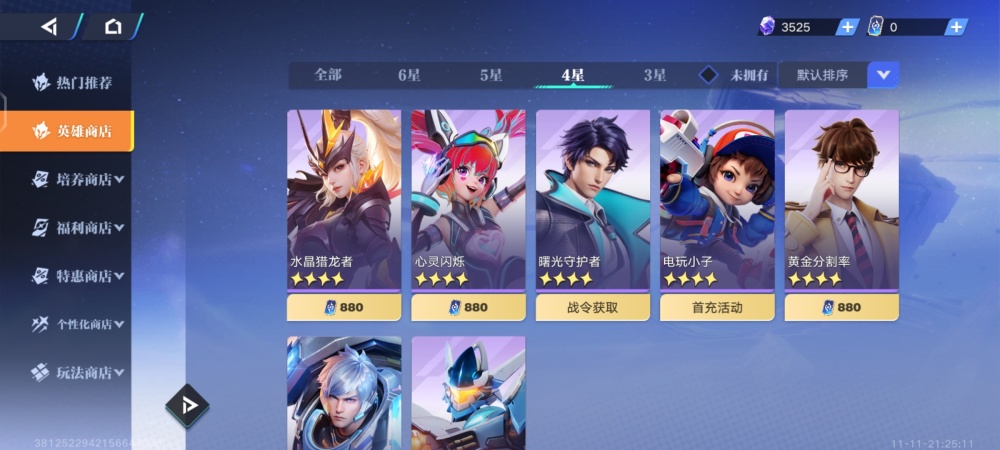1000x450 pixels.
Task: Buy 水晶猎龙者 for 880
Action: pos(344,307)
